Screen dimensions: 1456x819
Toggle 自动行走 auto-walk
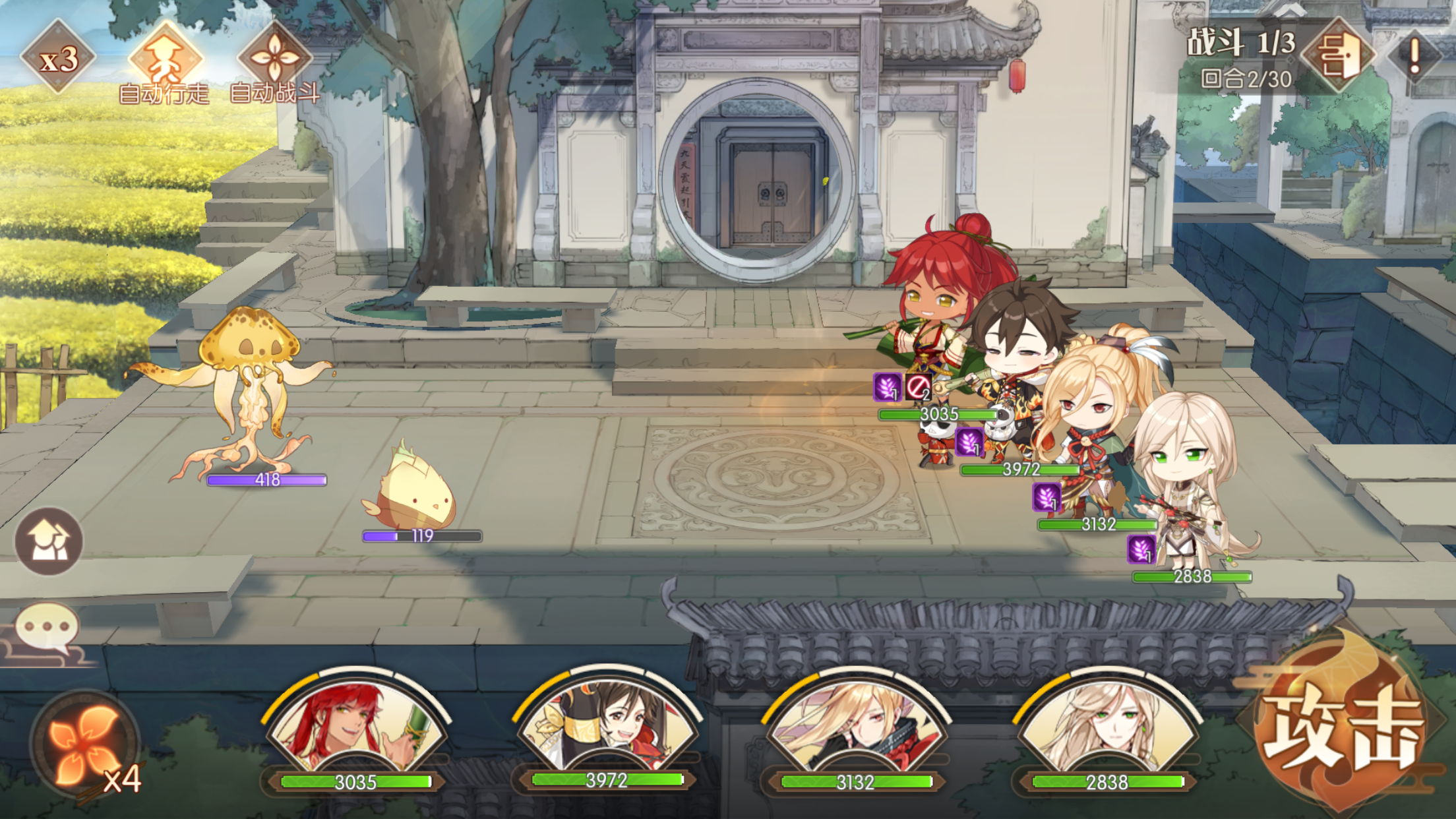tap(165, 63)
